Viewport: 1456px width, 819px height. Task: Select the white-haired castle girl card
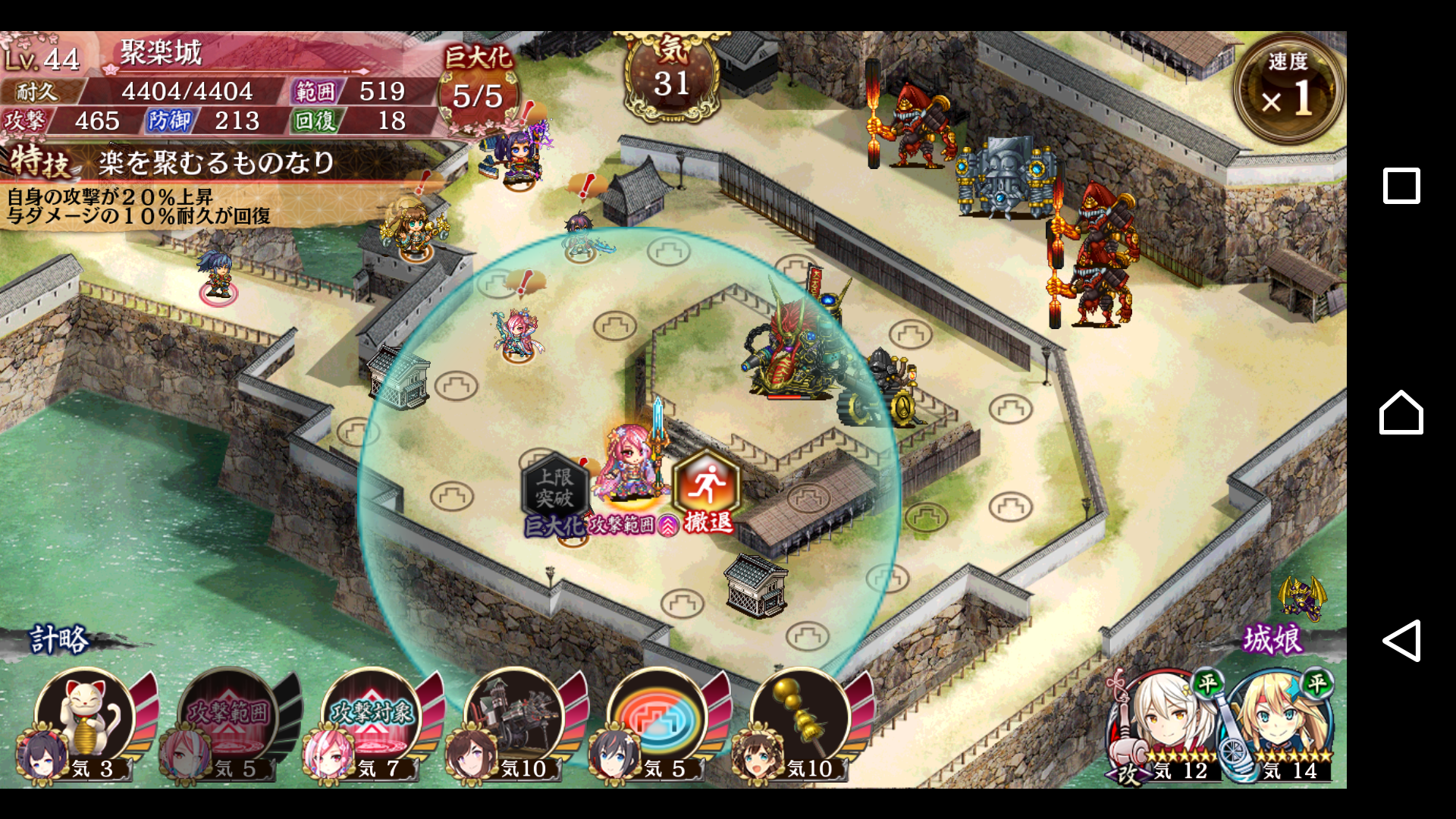[x=1164, y=724]
